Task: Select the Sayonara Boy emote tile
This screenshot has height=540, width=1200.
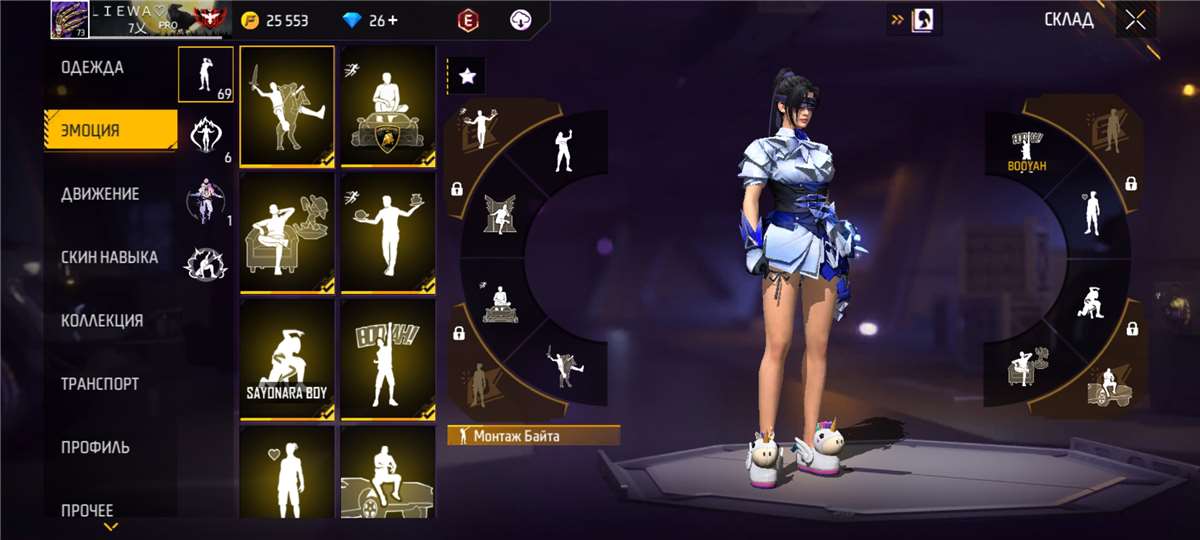Action: pyautogui.click(x=287, y=360)
